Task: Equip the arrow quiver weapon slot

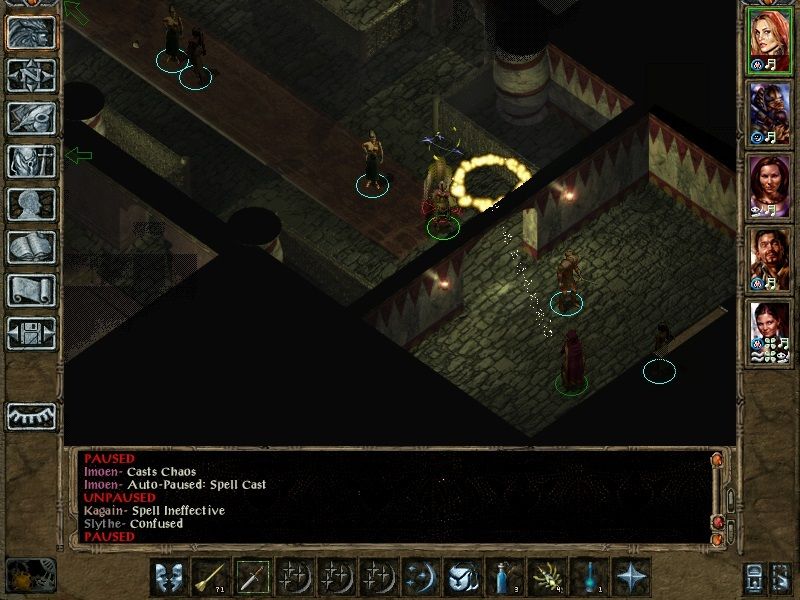Action: click(210, 577)
